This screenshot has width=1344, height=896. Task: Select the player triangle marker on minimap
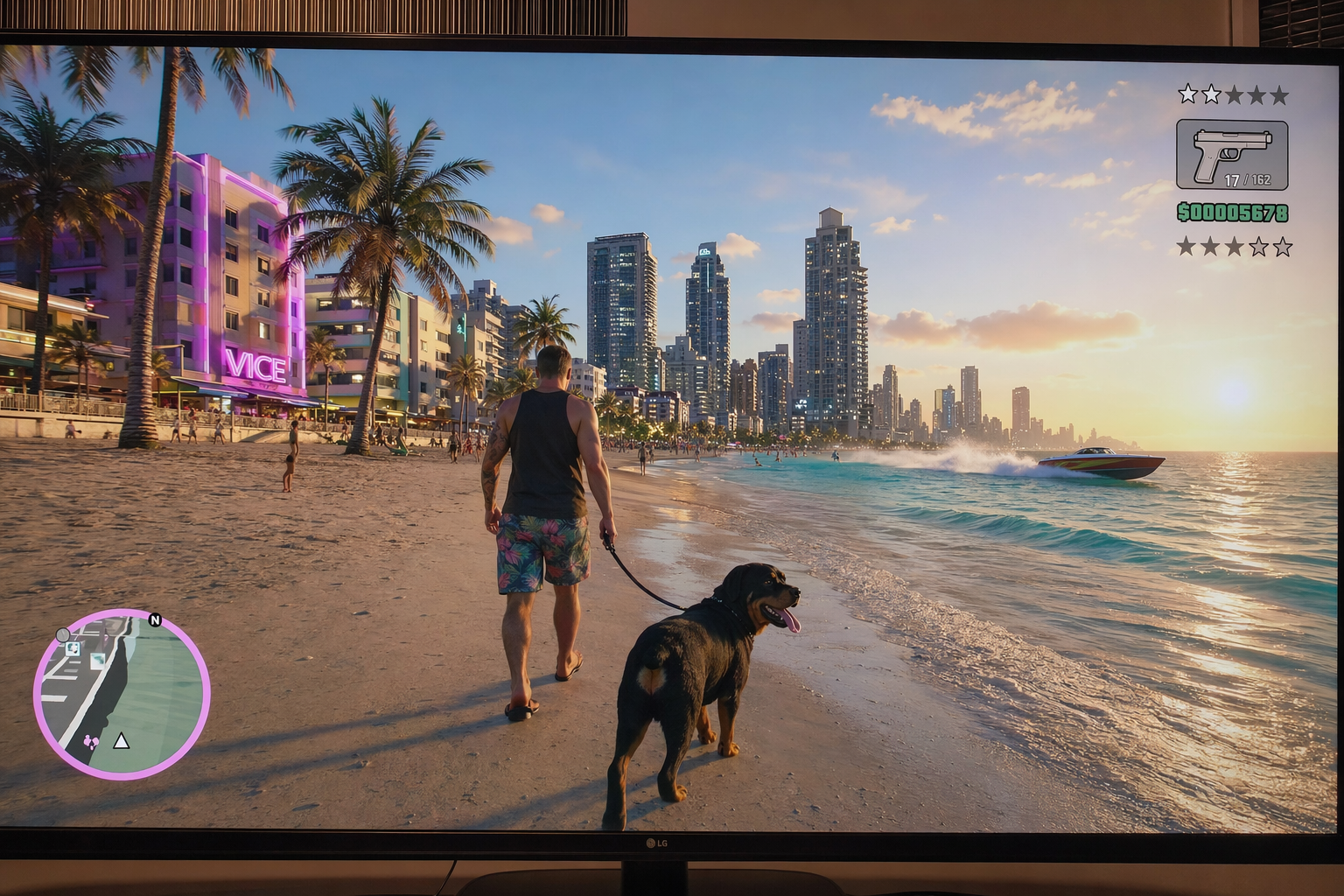(x=121, y=741)
